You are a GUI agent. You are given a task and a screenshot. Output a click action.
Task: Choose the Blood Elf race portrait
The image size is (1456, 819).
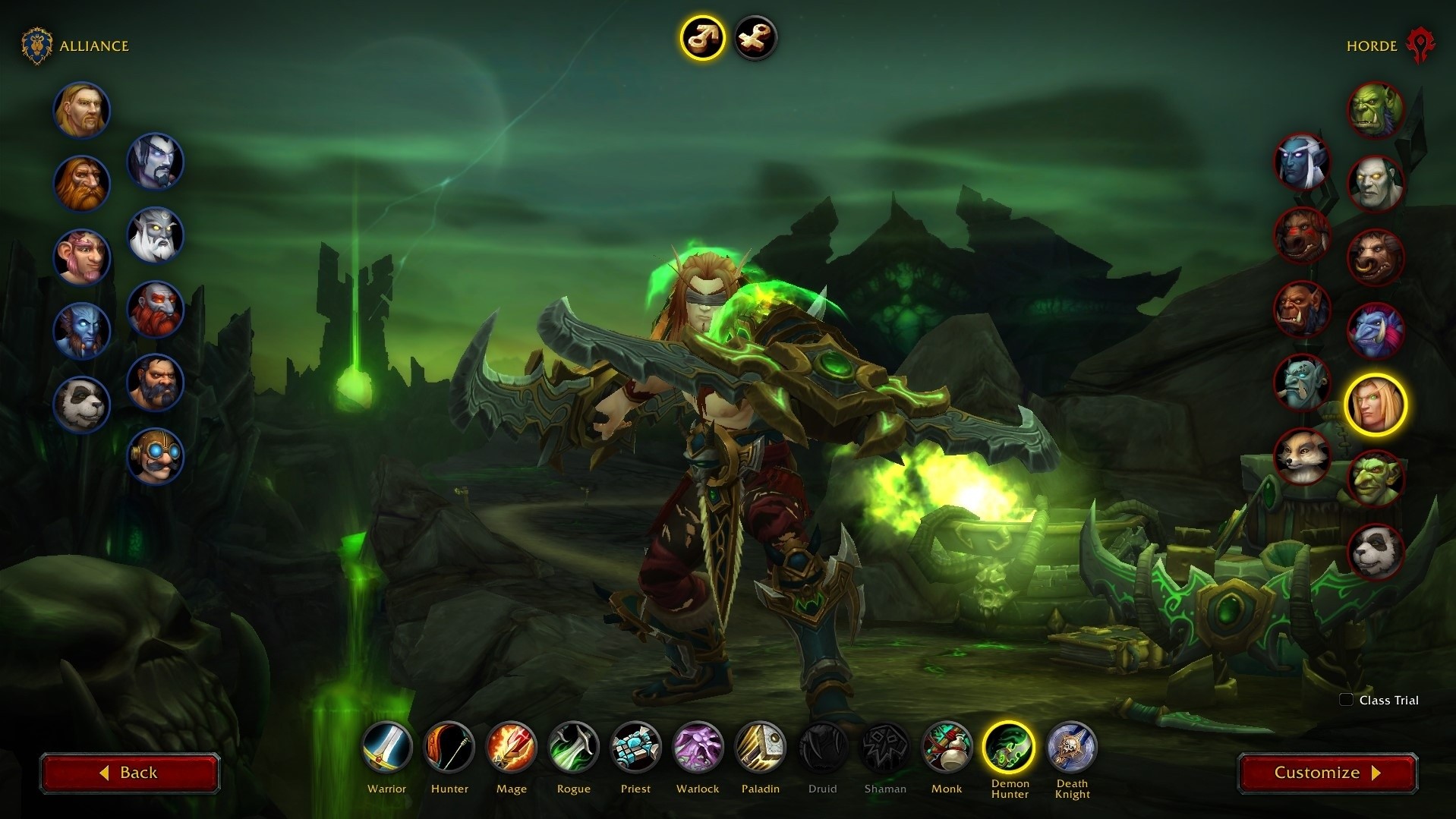pyautogui.click(x=1376, y=405)
